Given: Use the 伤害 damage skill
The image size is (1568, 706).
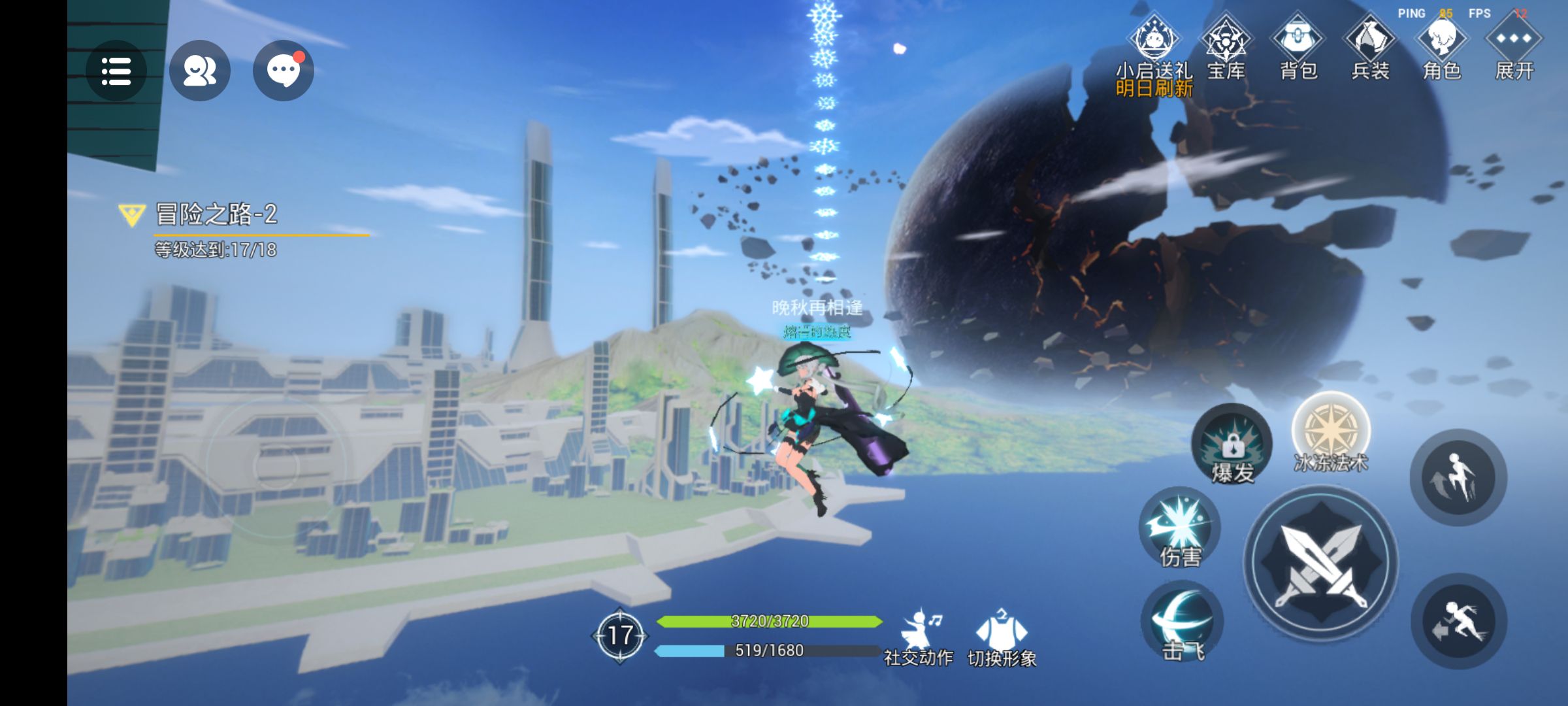Looking at the screenshot, I should (x=1180, y=527).
